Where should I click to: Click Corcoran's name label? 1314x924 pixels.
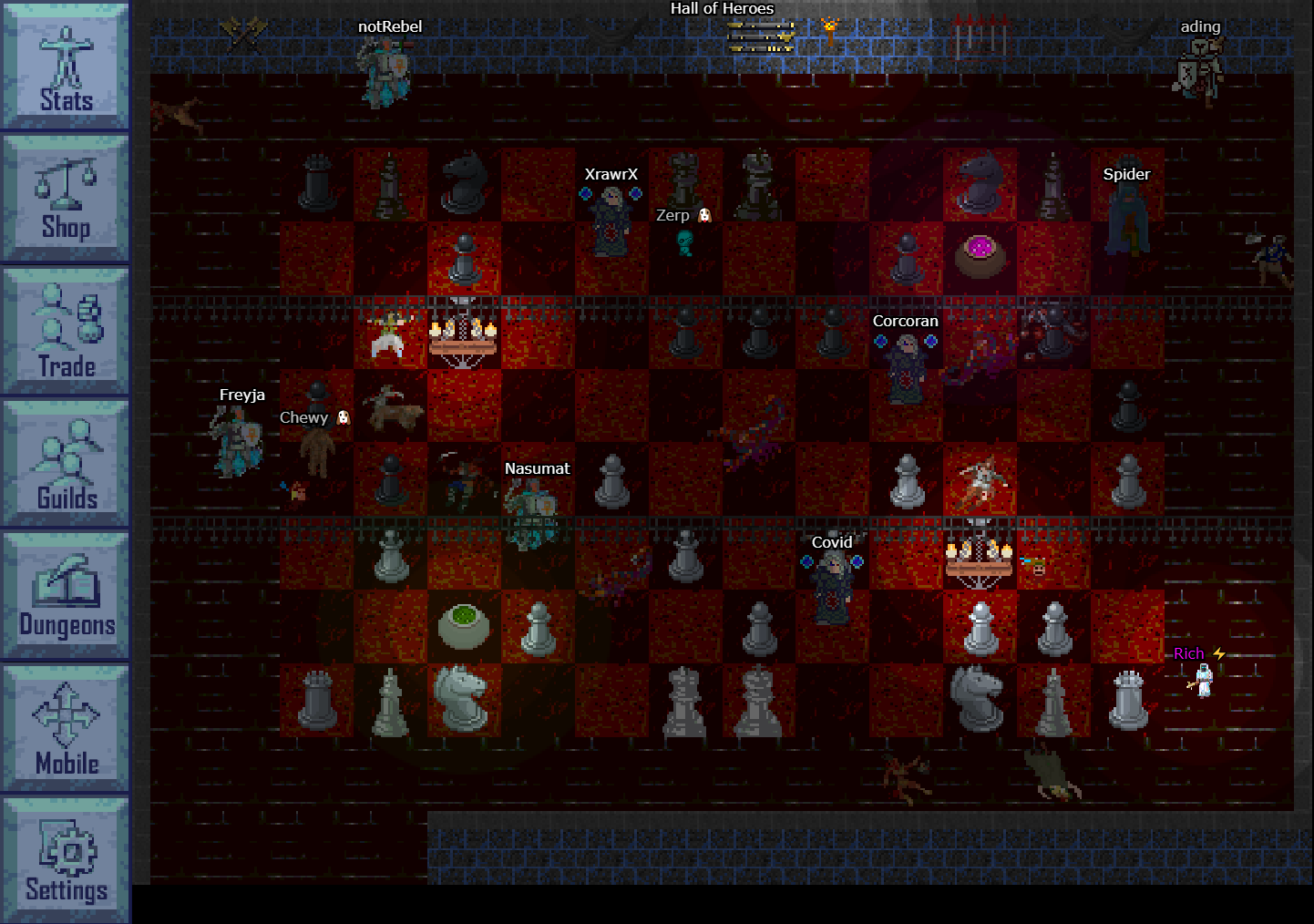(x=905, y=321)
